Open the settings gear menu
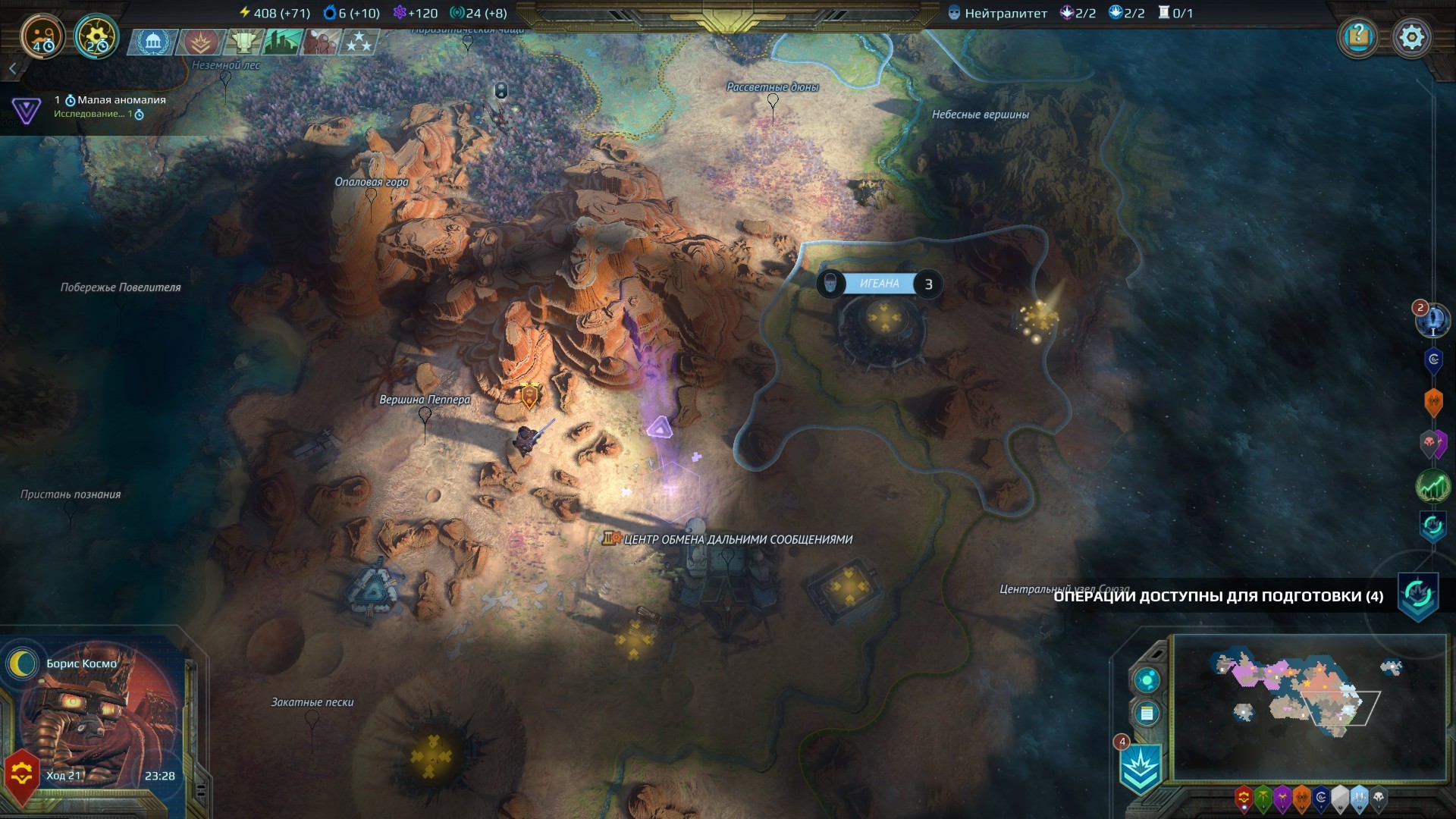Image resolution: width=1456 pixels, height=819 pixels. coord(1411,36)
